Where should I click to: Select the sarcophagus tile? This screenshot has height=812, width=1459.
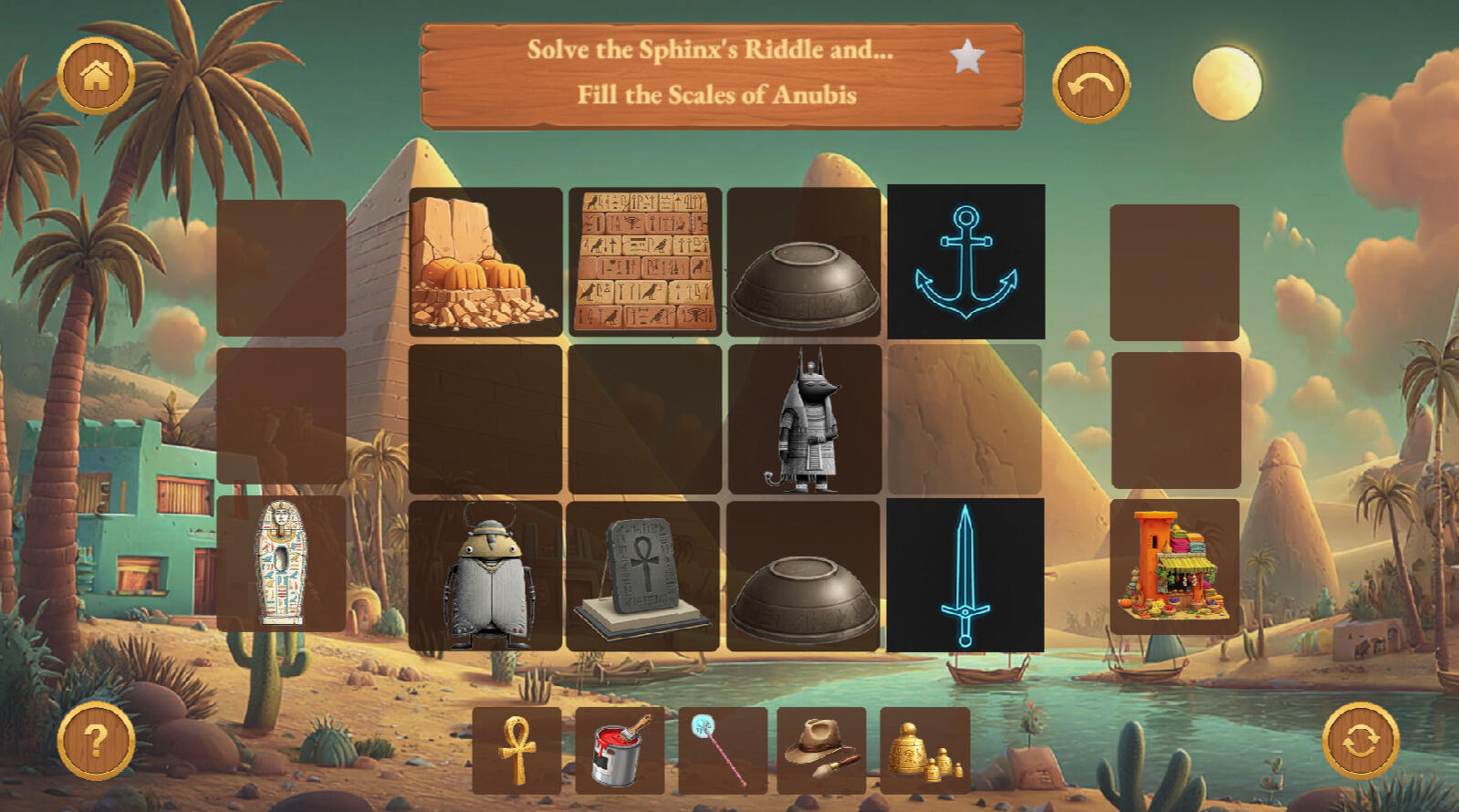coord(281,563)
